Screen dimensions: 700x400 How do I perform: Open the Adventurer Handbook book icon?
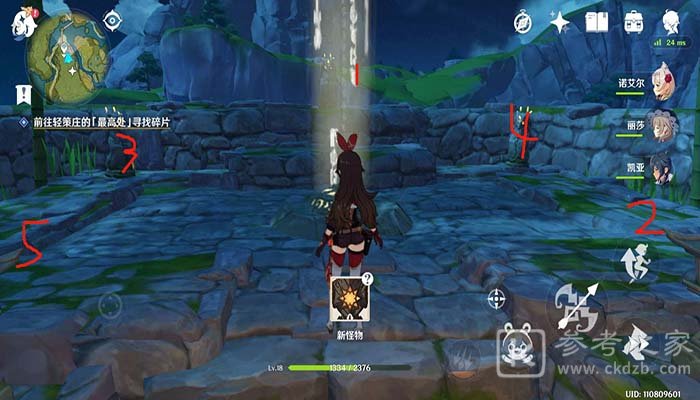597,21
